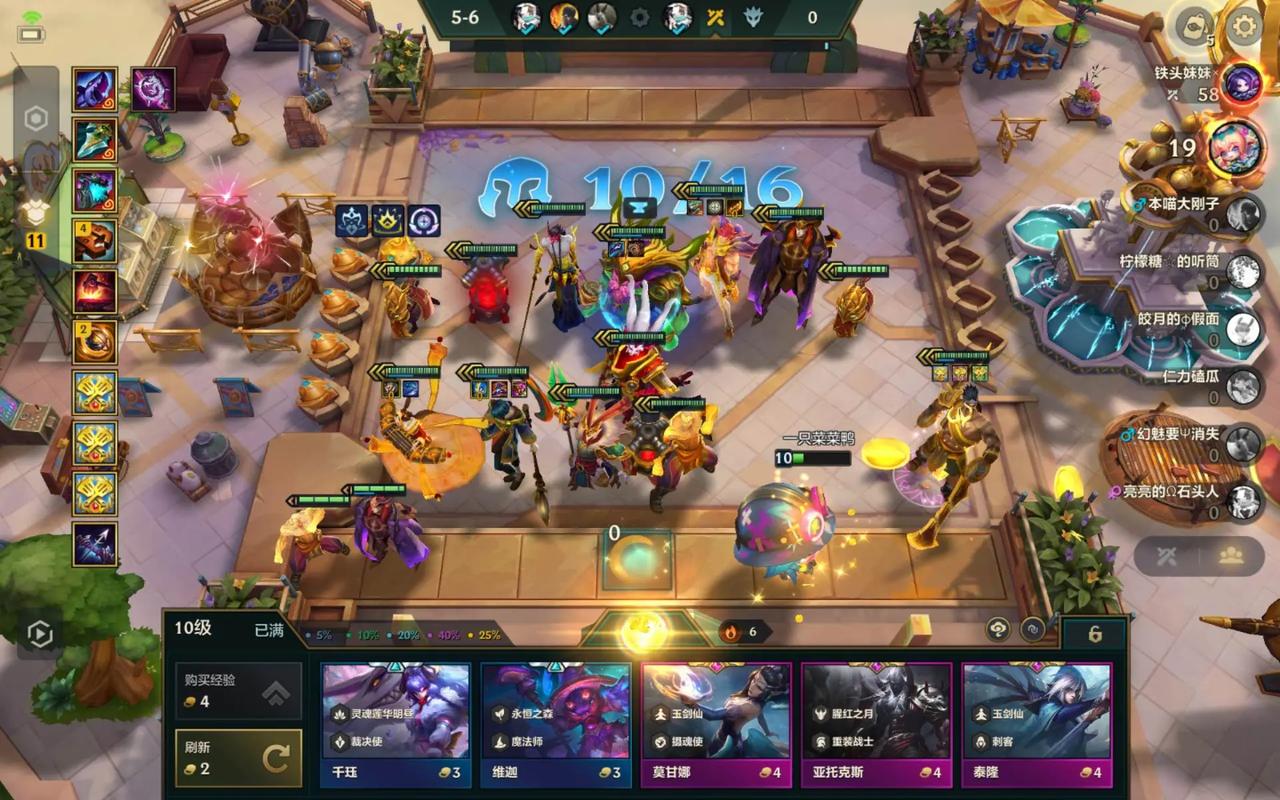Select 本喵大刚子 in the player list
The image size is (1280, 800).
click(1243, 214)
